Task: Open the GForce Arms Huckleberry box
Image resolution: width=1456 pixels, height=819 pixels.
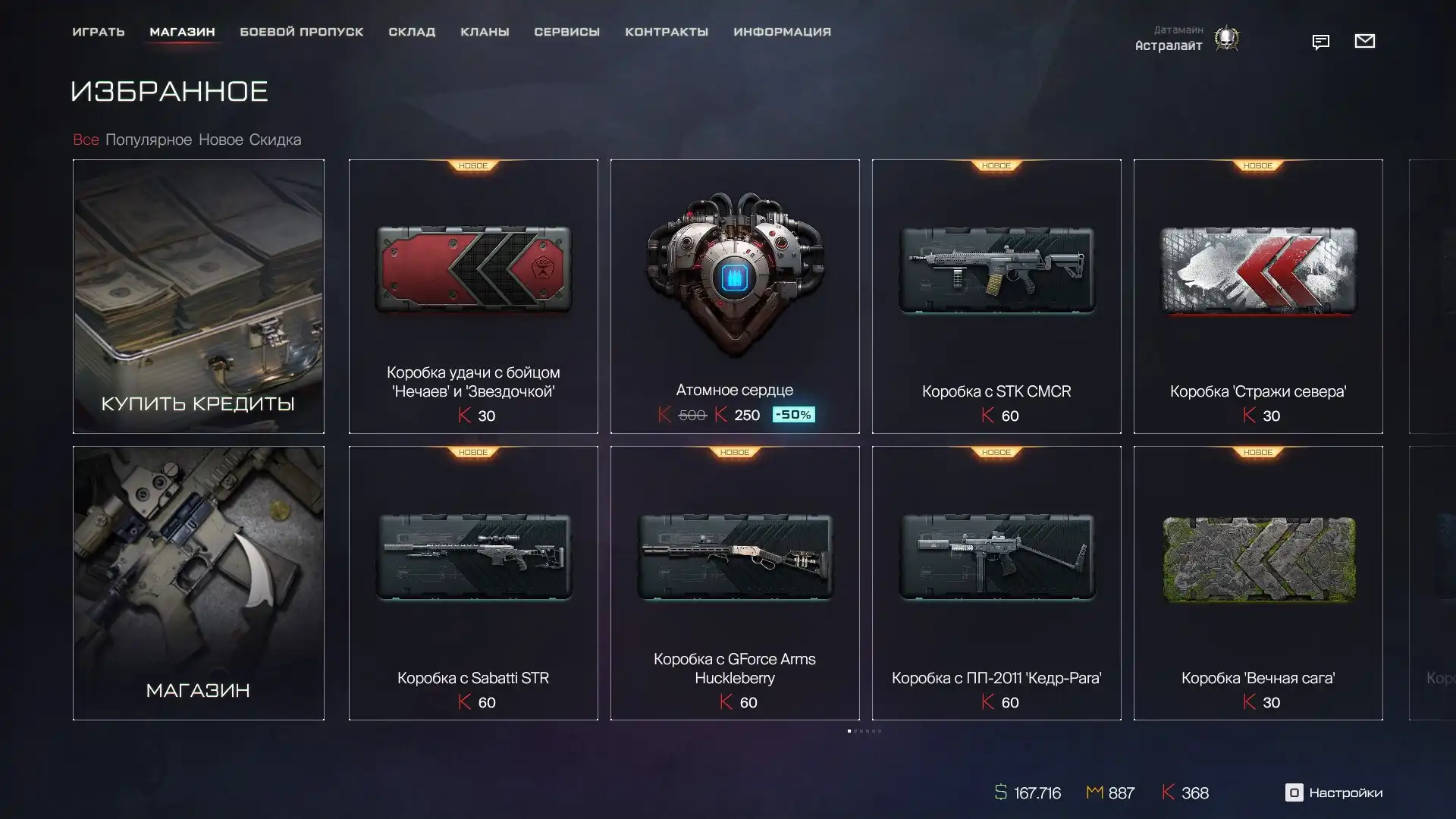Action: coord(735,582)
